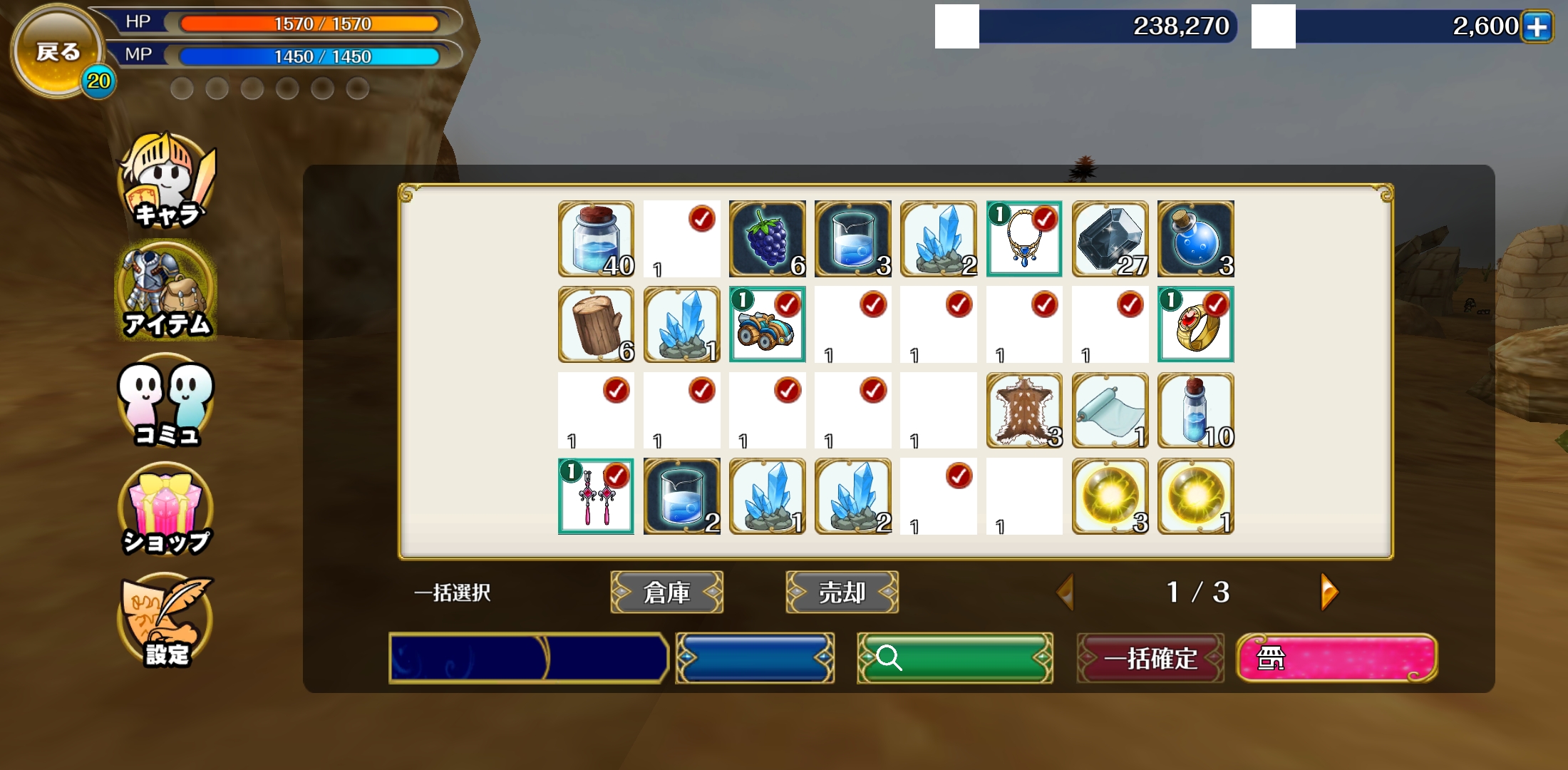Select the gold ring marked with 1
This screenshot has height=770, width=1568.
click(1195, 324)
